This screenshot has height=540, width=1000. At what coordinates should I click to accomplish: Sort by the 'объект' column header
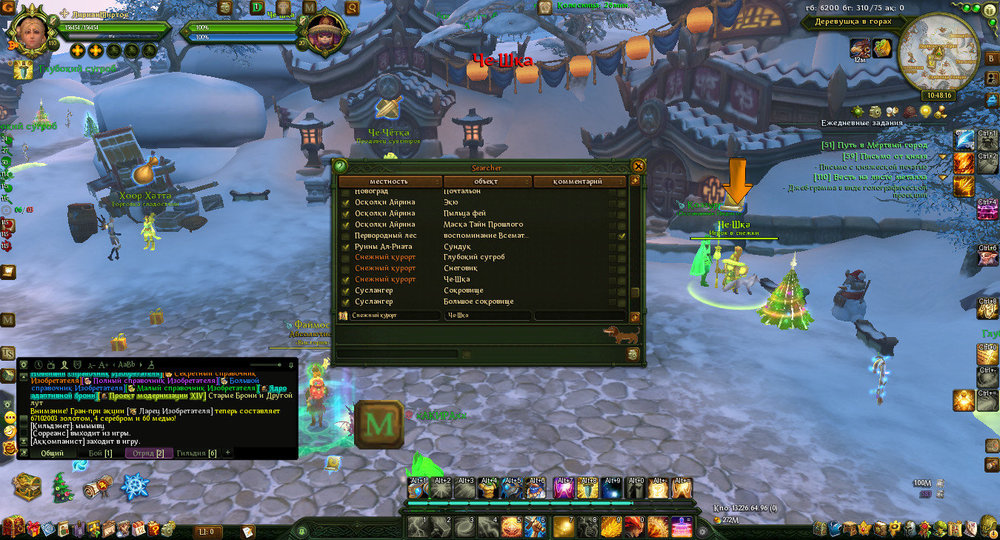tap(486, 182)
